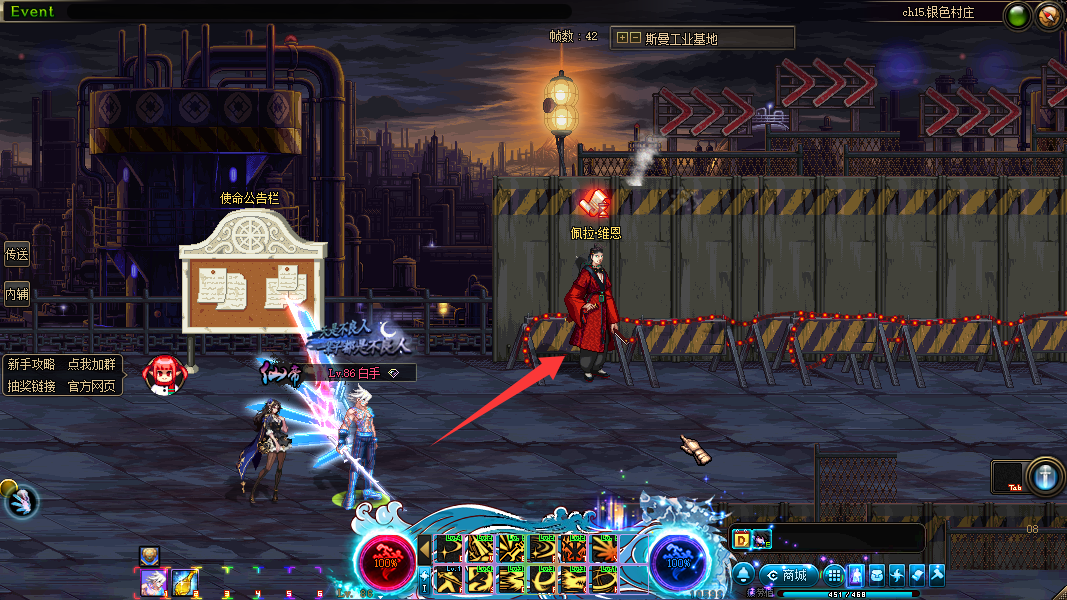This screenshot has height=600, width=1067.
Task: Open the 传送 teleport button
Action: (x=17, y=254)
